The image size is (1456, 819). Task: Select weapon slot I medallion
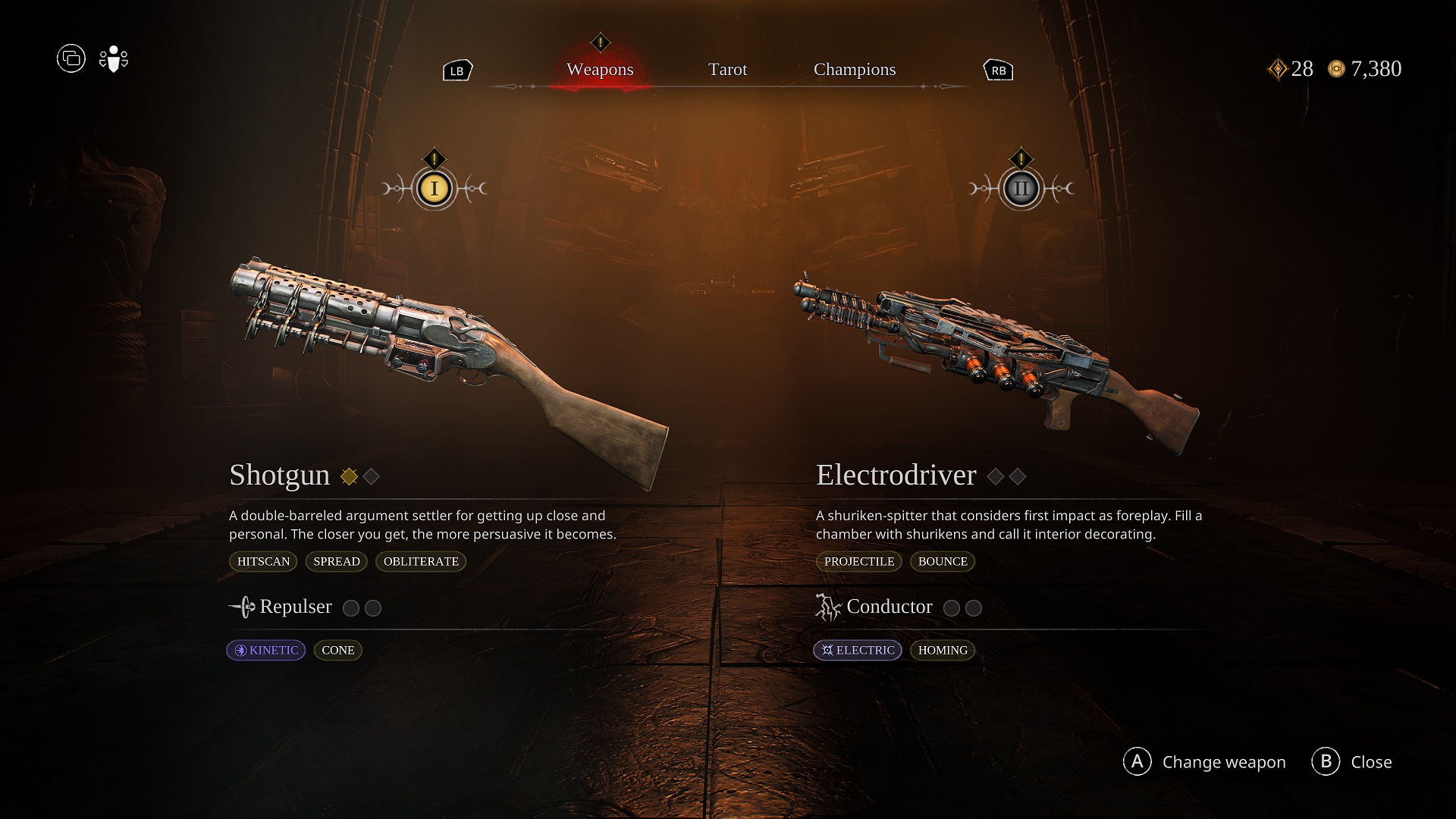(x=435, y=189)
